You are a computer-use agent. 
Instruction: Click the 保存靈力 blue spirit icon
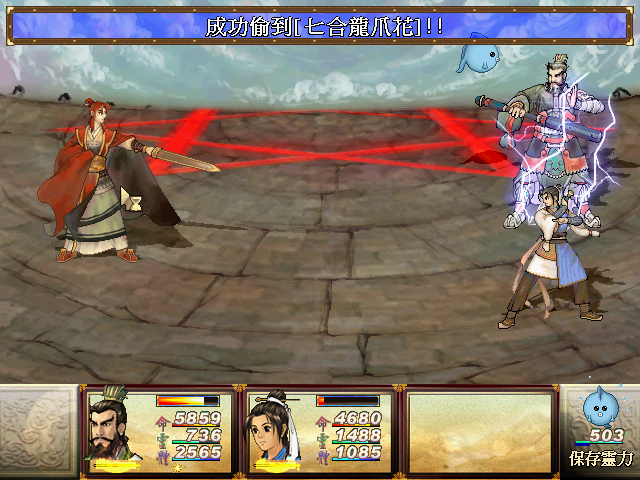600,408
